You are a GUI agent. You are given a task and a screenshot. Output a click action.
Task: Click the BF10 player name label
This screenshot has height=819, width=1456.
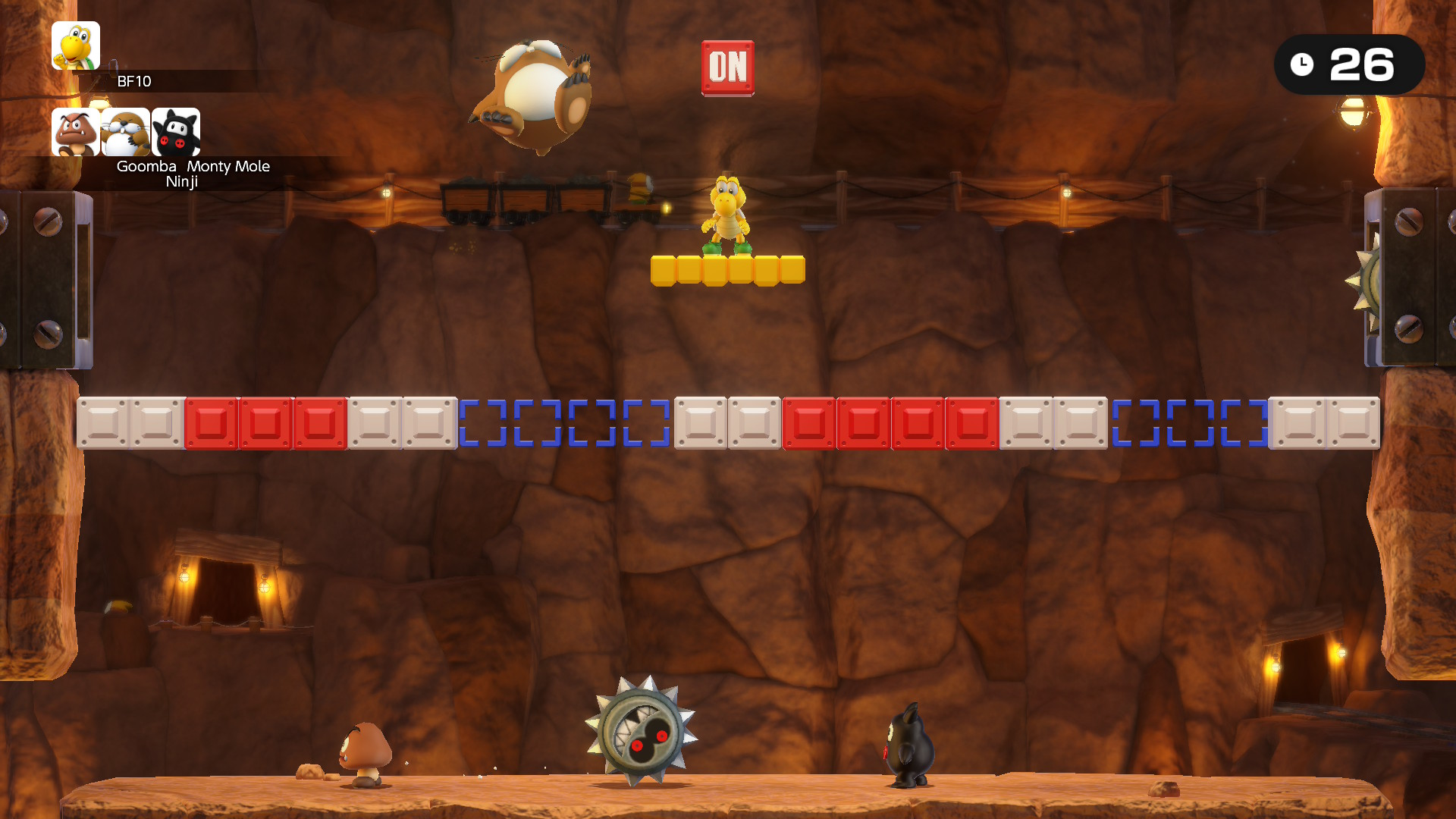click(133, 82)
